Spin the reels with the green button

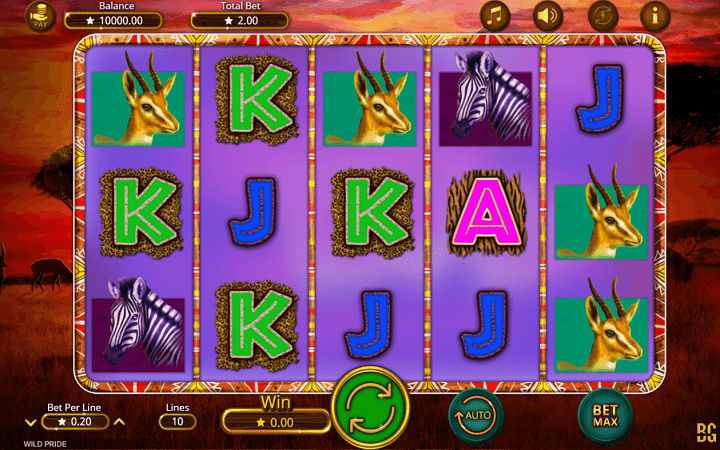tap(370, 410)
